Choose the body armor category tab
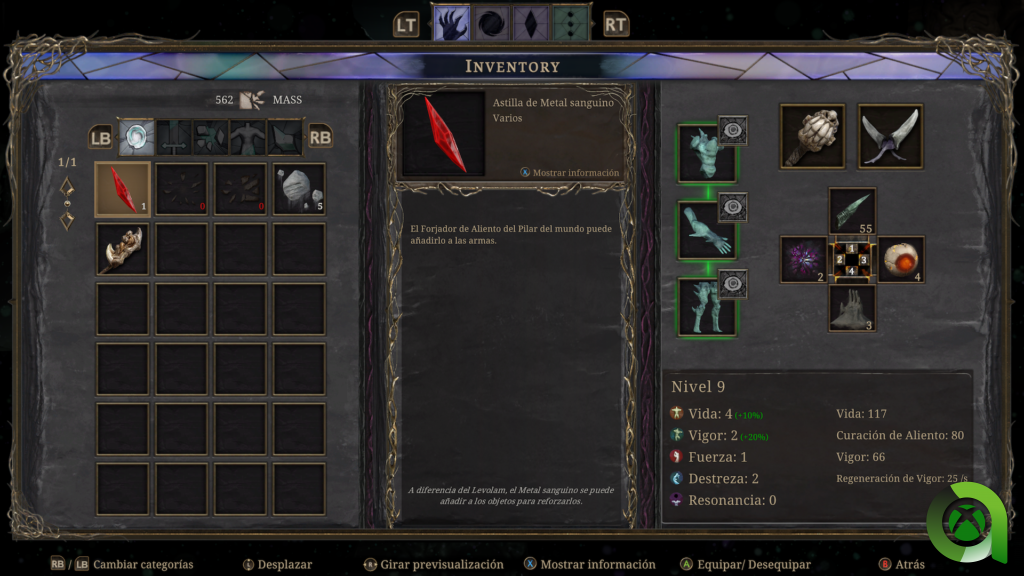 (247, 137)
